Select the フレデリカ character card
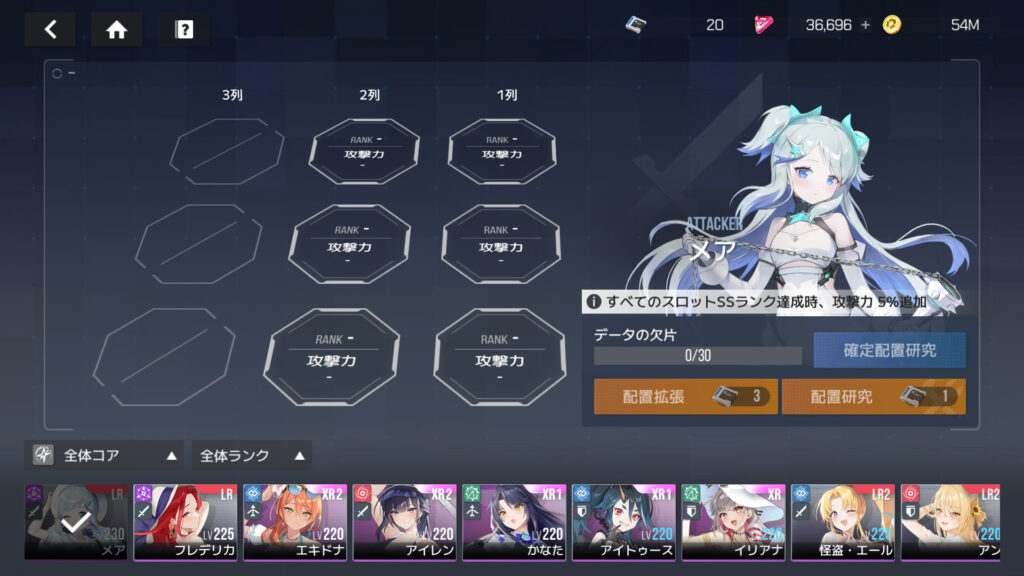 pos(185,522)
